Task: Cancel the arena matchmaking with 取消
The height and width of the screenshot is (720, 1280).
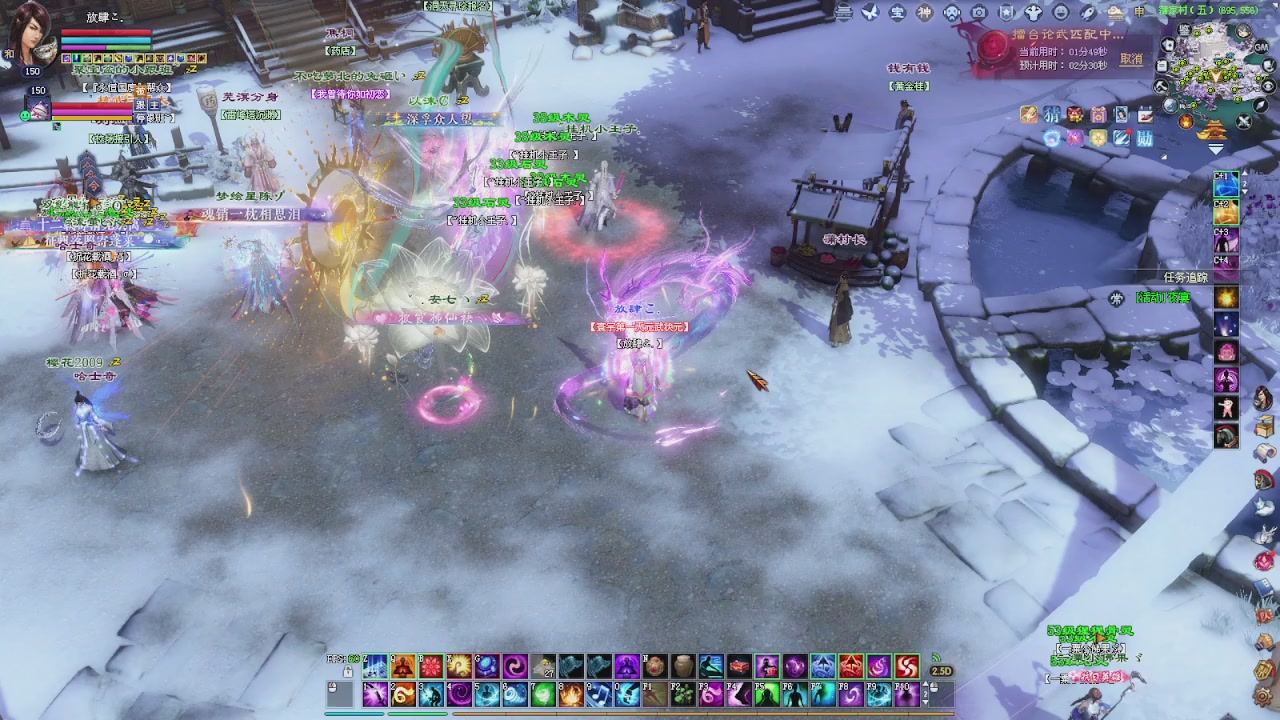Action: click(1131, 59)
